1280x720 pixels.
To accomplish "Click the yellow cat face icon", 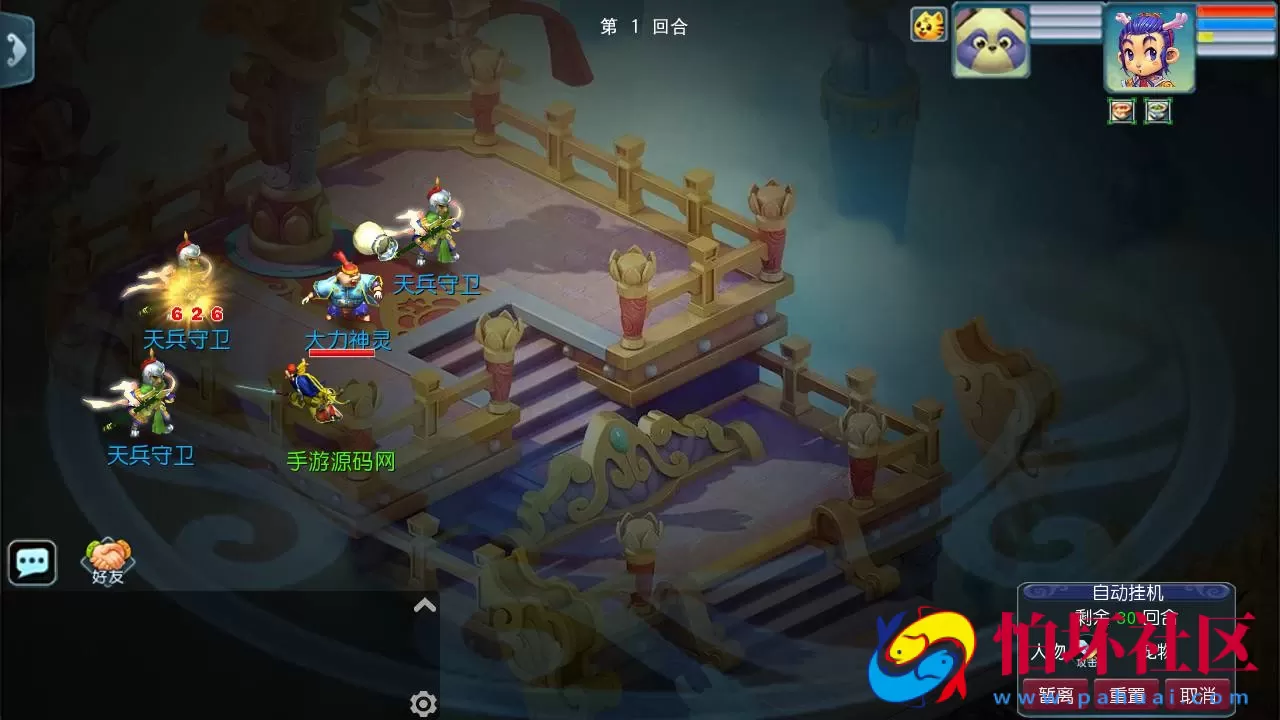I will coord(928,25).
